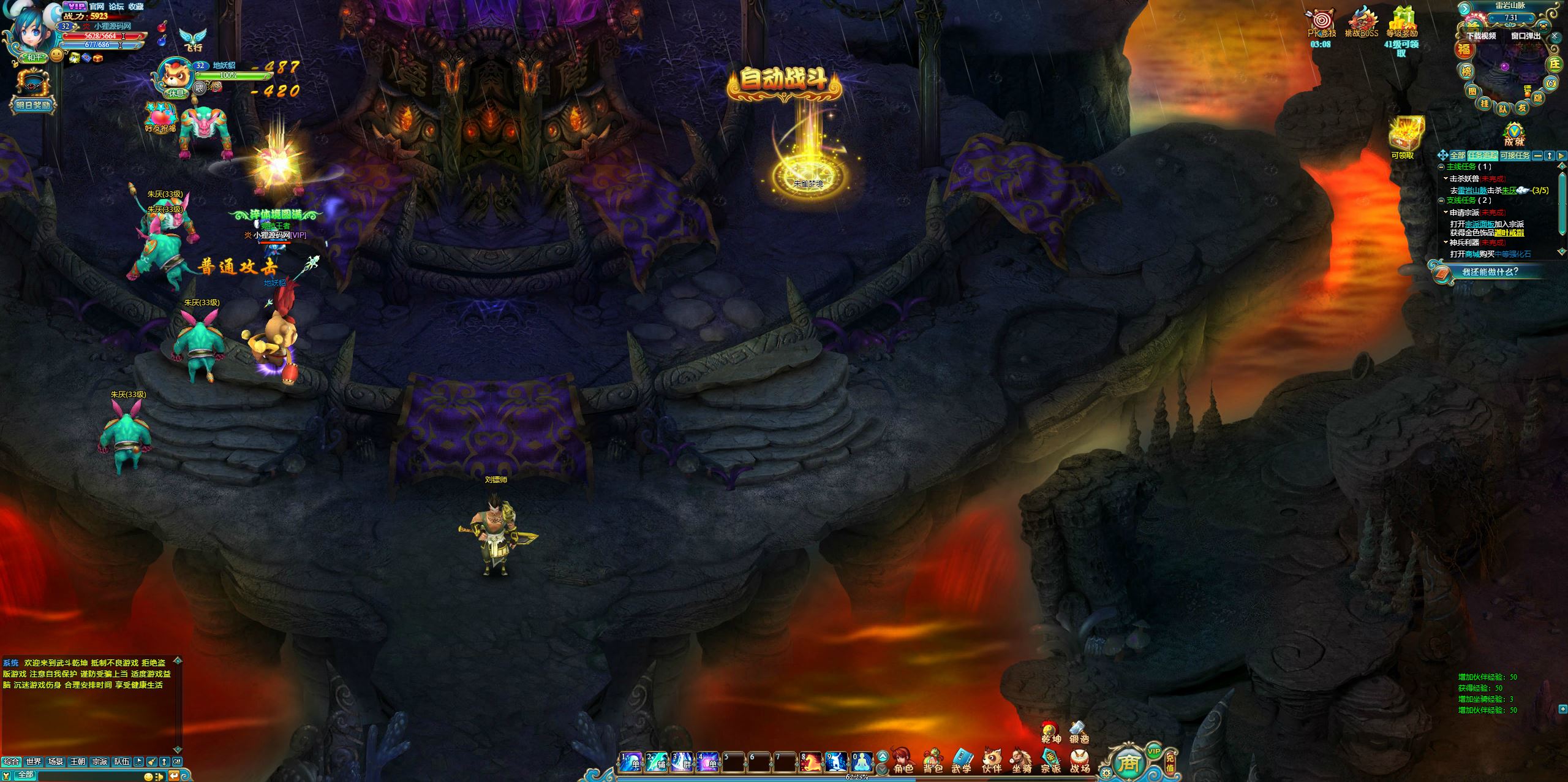This screenshot has height=782, width=1568.
Task: Open the 伙伴 companion menu
Action: tap(992, 761)
